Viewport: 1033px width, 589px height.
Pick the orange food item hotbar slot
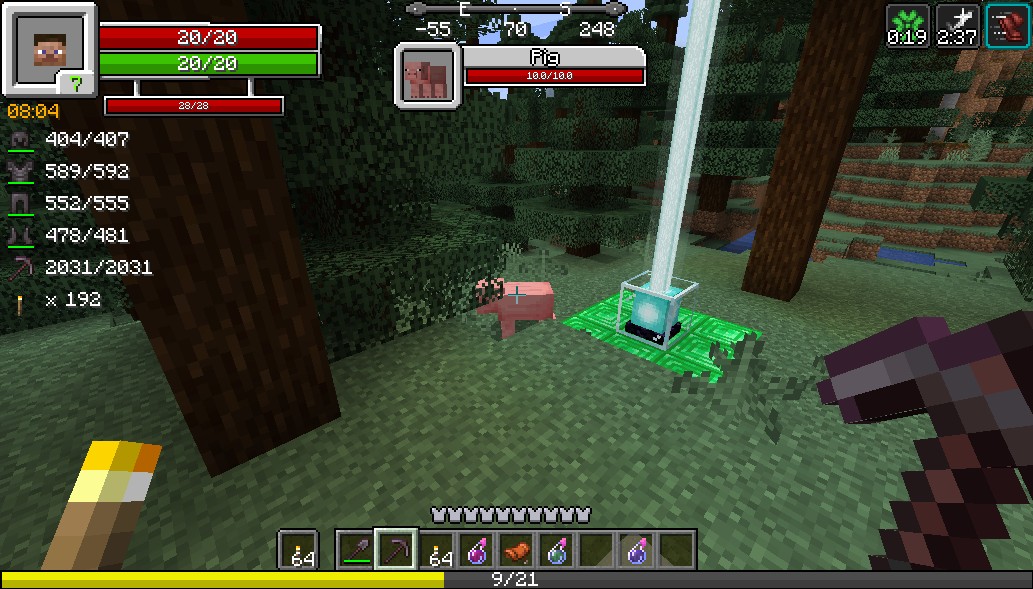(516, 549)
